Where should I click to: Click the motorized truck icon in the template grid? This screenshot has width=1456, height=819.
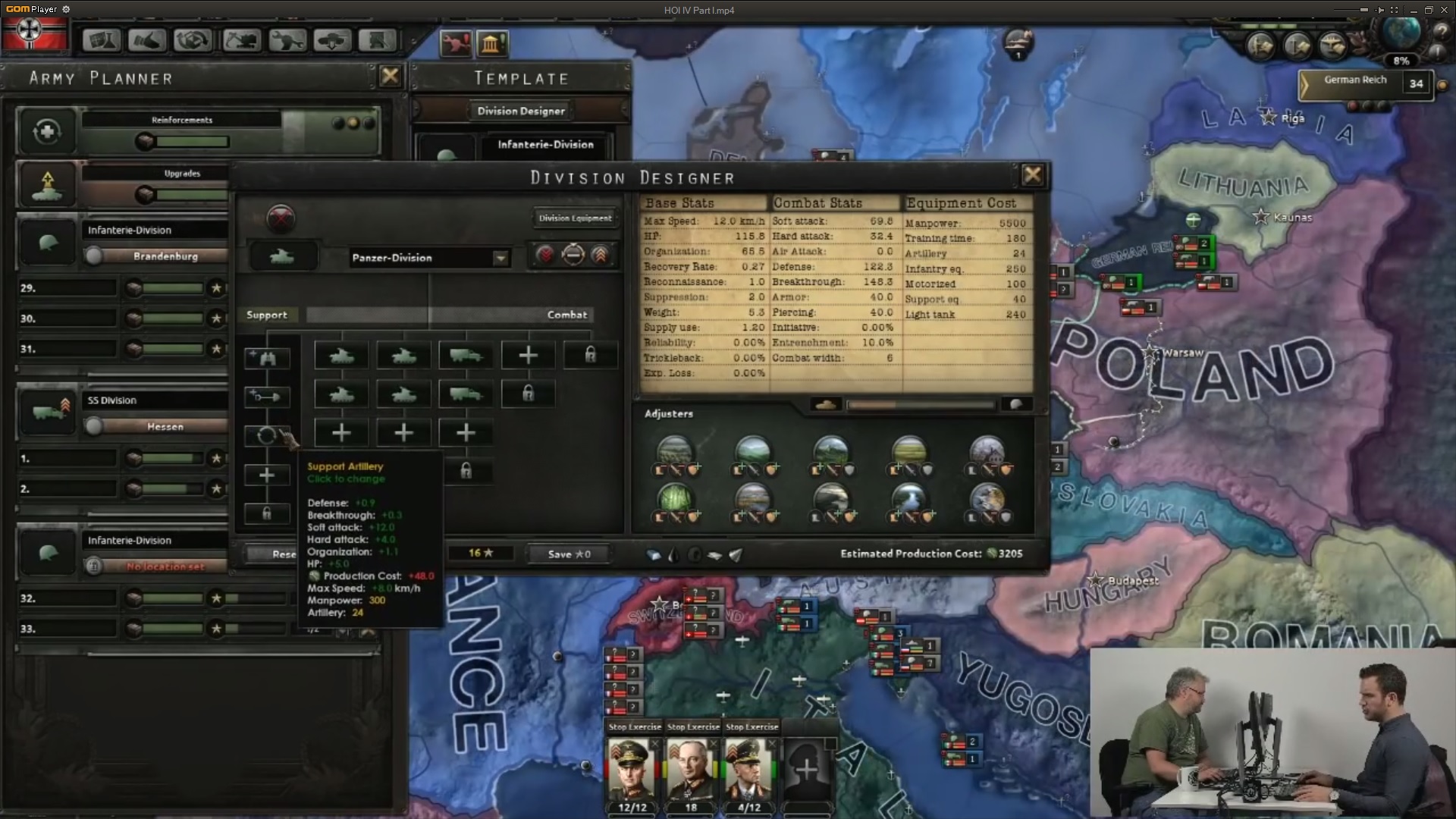(x=465, y=355)
